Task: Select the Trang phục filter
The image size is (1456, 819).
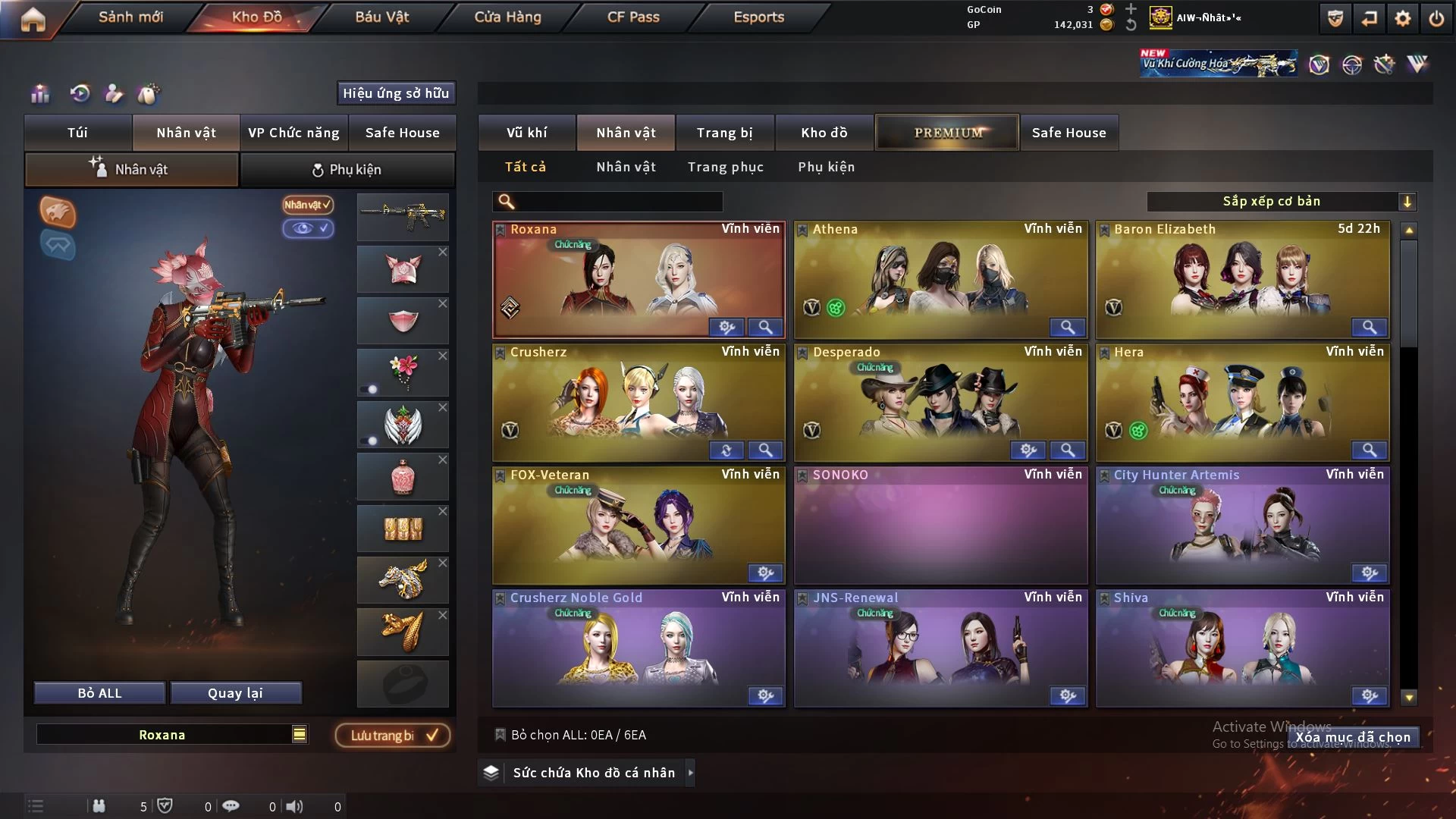Action: 725,167
